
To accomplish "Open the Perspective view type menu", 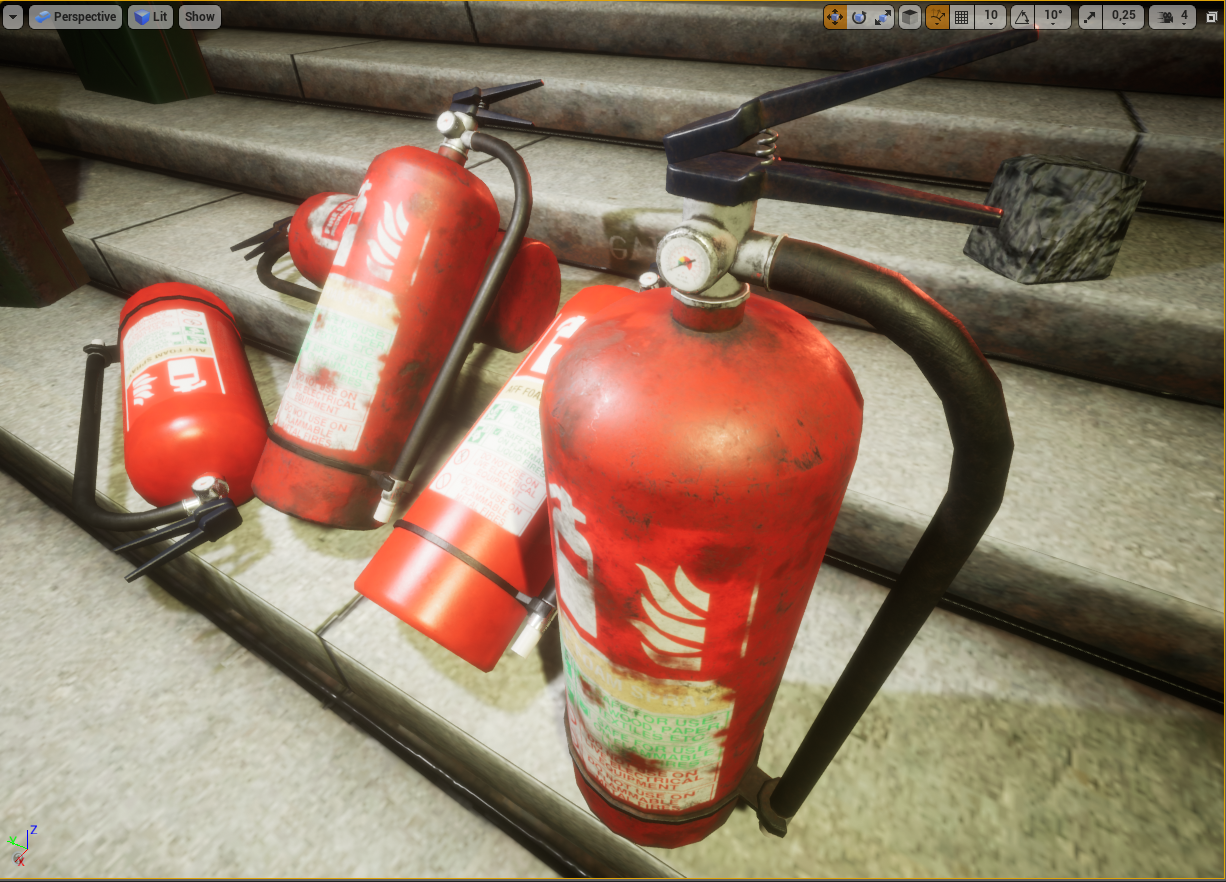I will coord(75,17).
